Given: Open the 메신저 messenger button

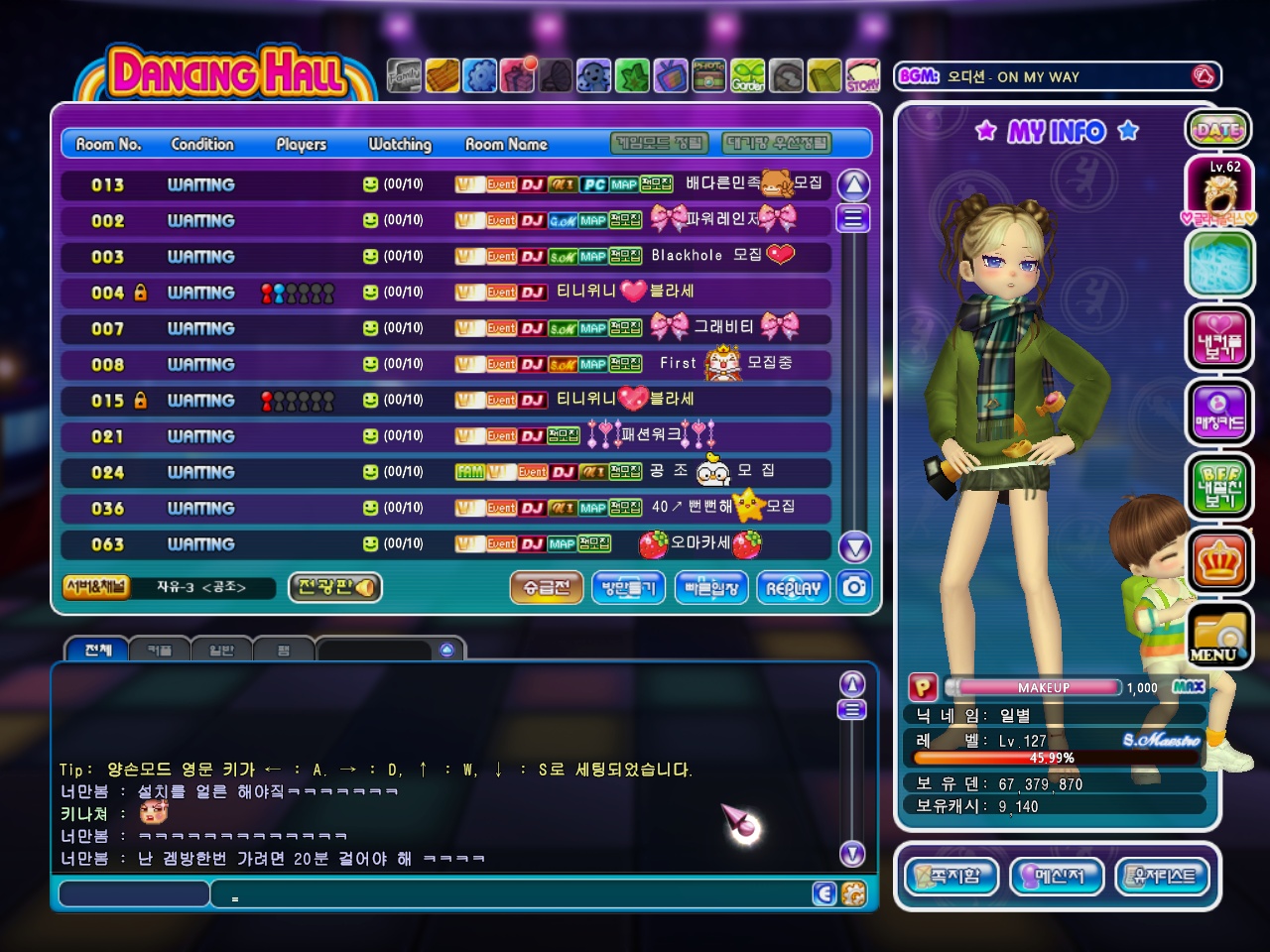Looking at the screenshot, I should pos(1056,876).
